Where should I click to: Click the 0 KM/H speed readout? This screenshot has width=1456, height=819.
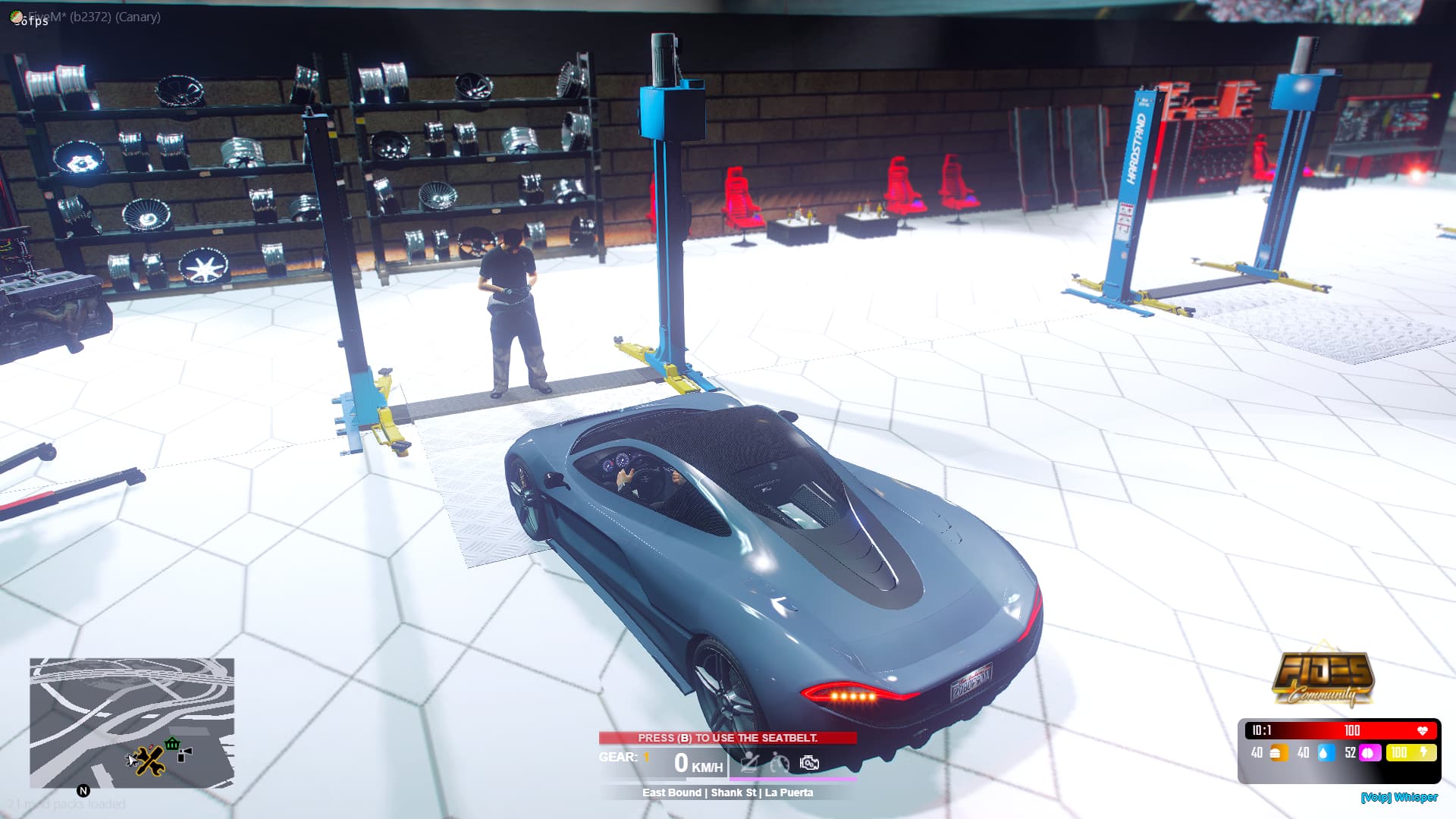point(694,762)
